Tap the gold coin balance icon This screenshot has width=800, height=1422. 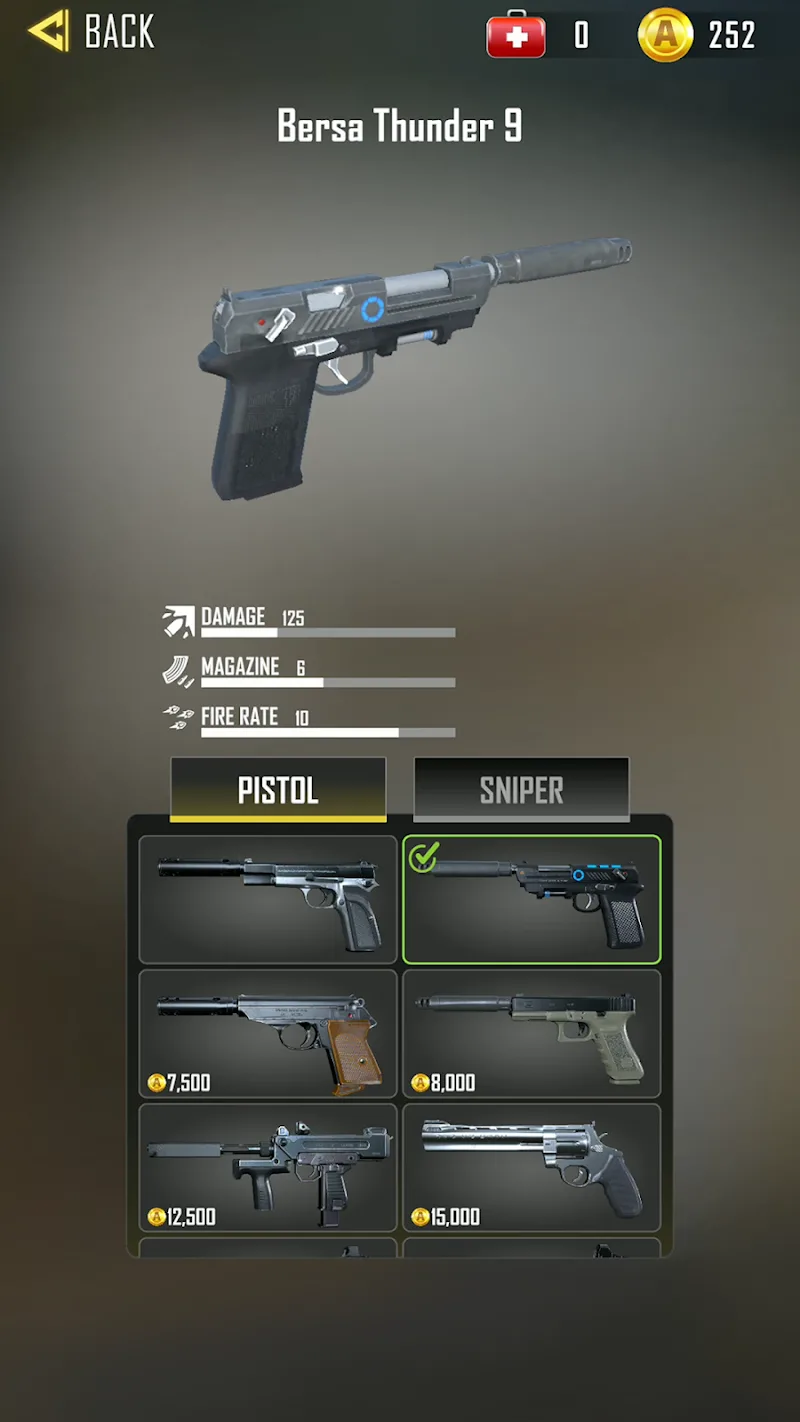(665, 35)
